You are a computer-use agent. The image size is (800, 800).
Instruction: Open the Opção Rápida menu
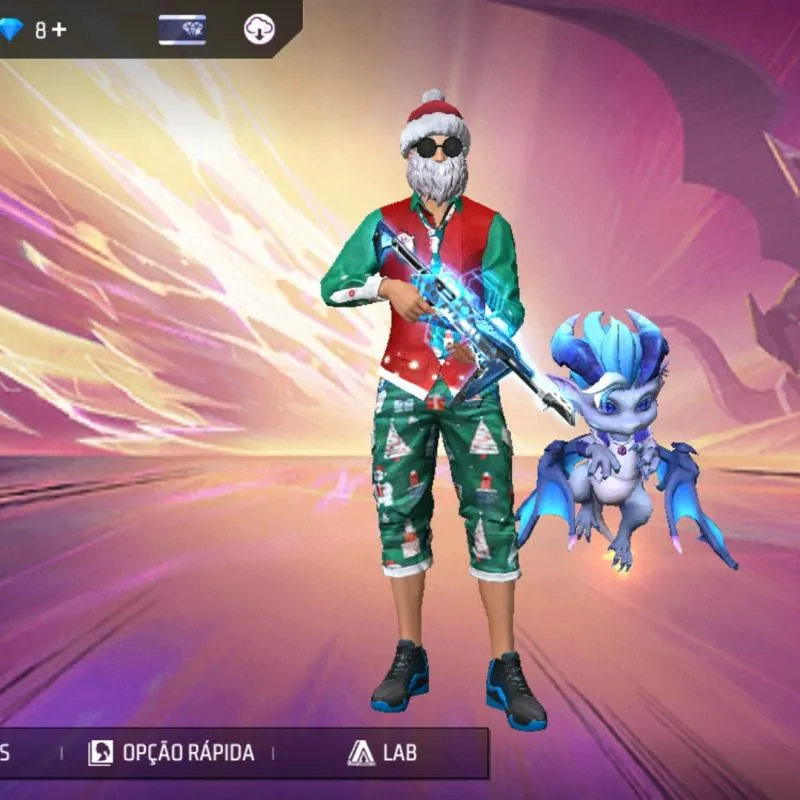[x=171, y=753]
